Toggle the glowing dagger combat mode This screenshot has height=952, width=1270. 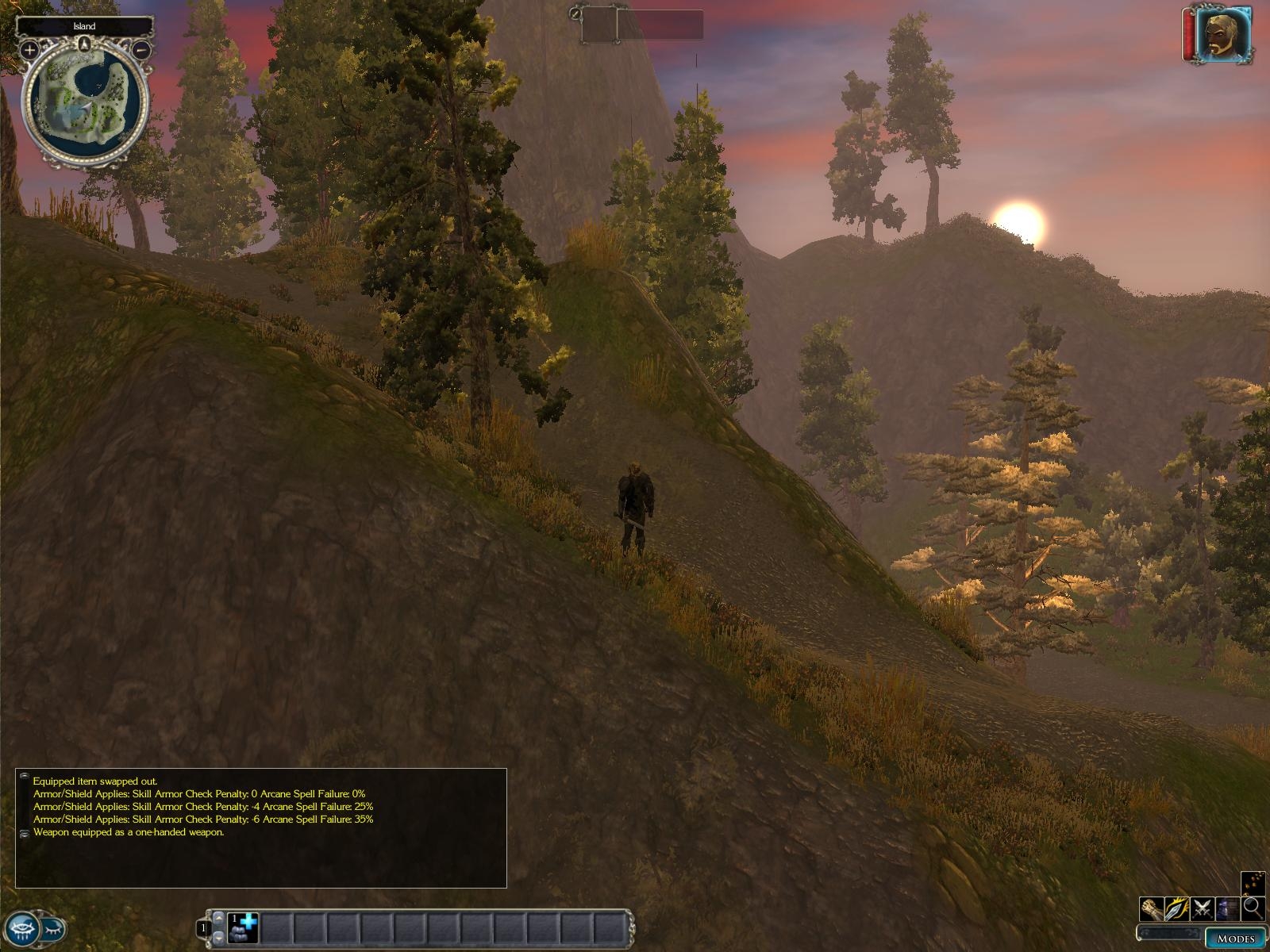1177,908
